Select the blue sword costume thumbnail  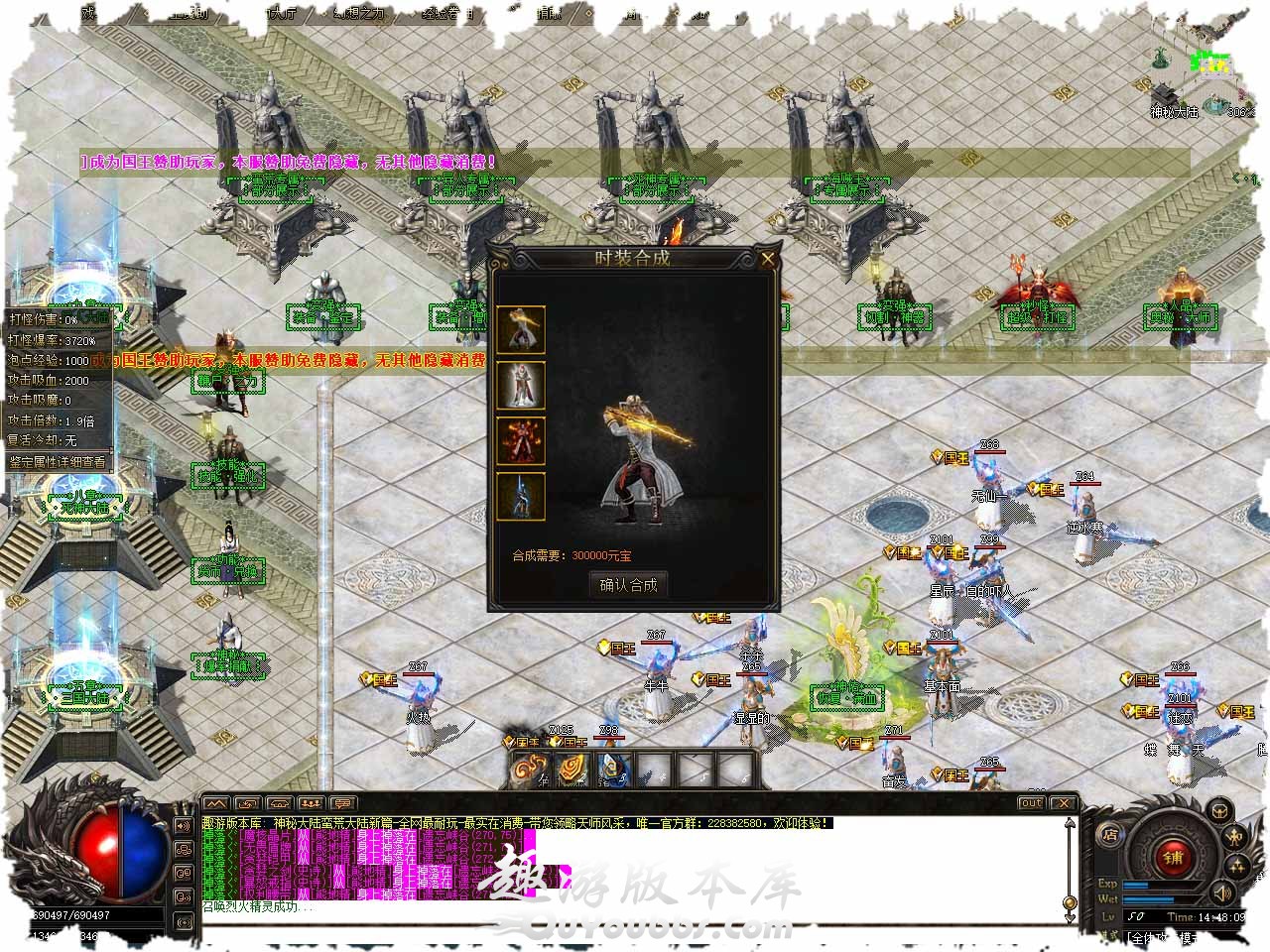click(x=521, y=497)
